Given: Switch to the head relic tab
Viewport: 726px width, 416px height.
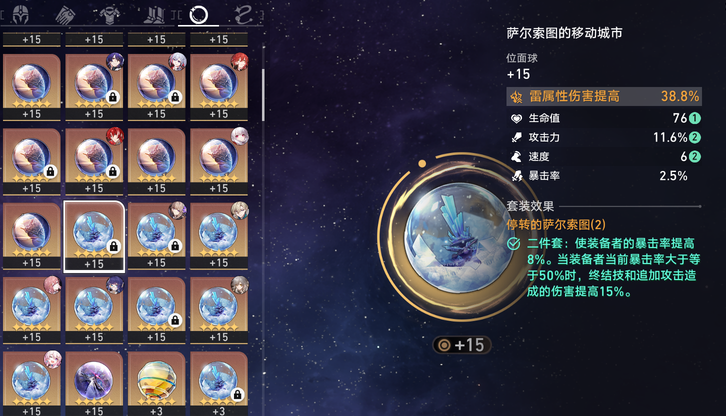Looking at the screenshot, I should (x=21, y=14).
